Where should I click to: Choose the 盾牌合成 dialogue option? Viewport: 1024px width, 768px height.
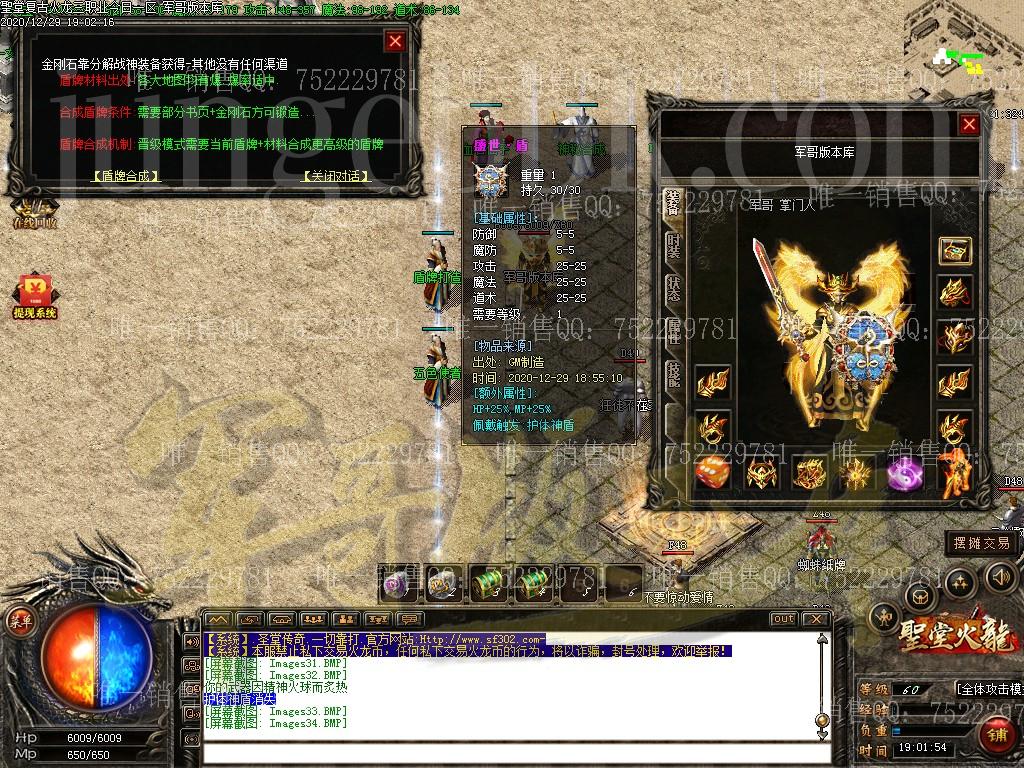click(x=126, y=176)
